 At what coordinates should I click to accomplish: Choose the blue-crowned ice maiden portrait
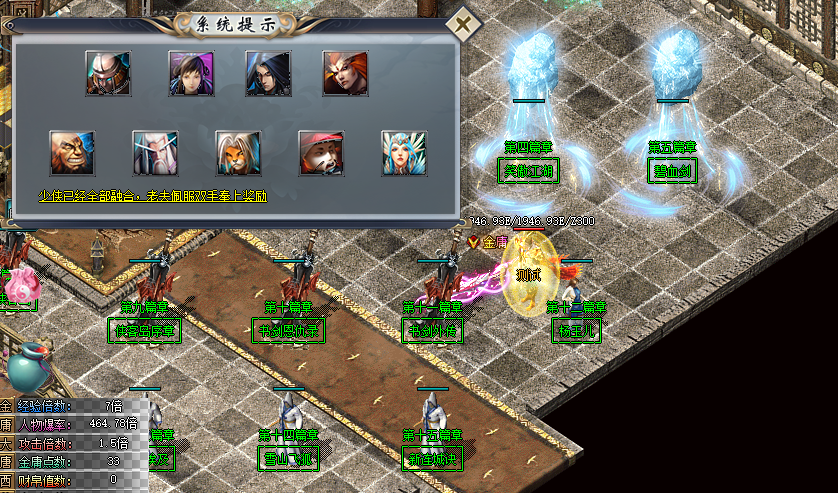pos(404,153)
